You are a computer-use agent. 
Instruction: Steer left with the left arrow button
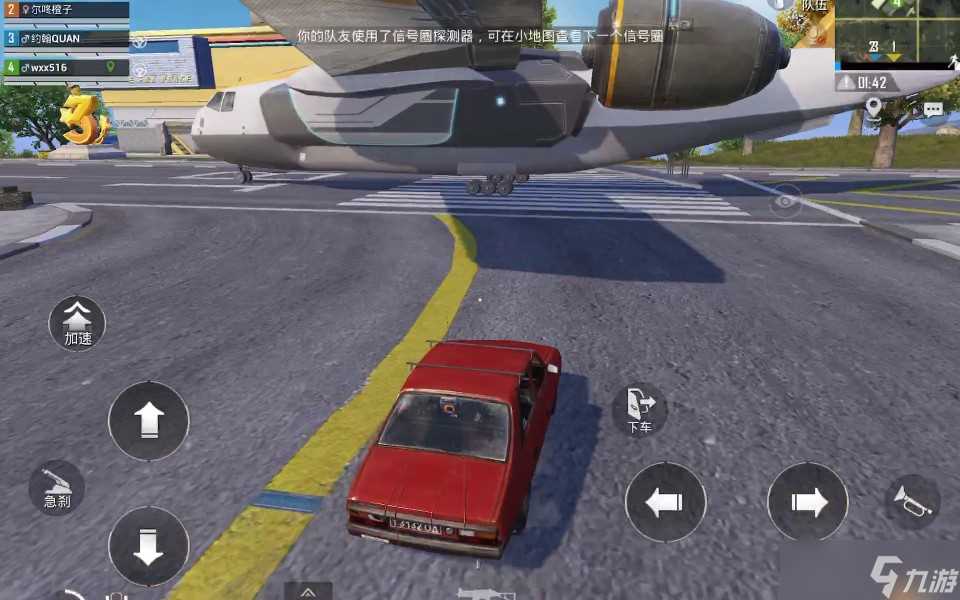tap(665, 502)
